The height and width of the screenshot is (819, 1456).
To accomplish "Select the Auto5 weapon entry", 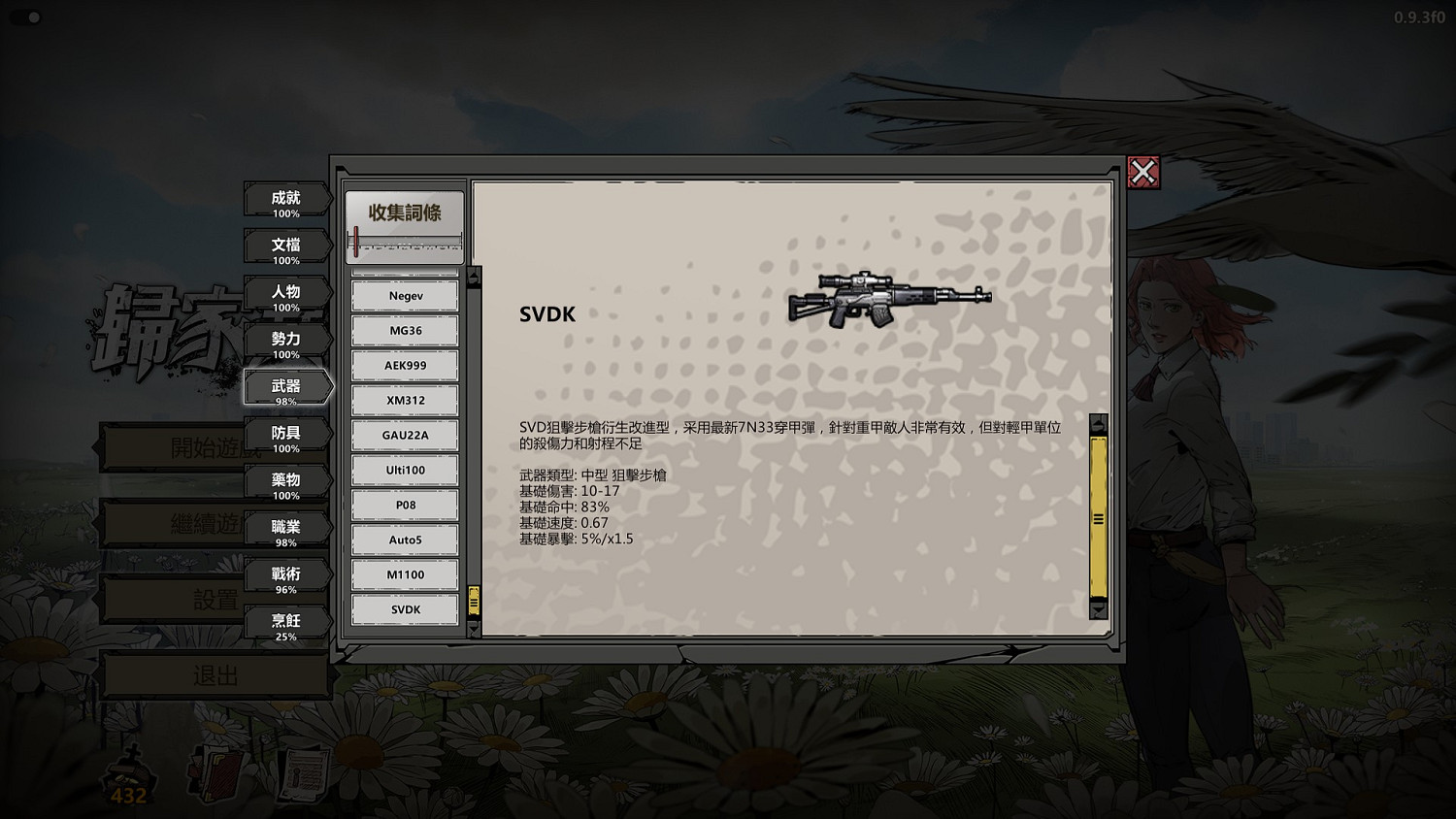I will (x=404, y=540).
